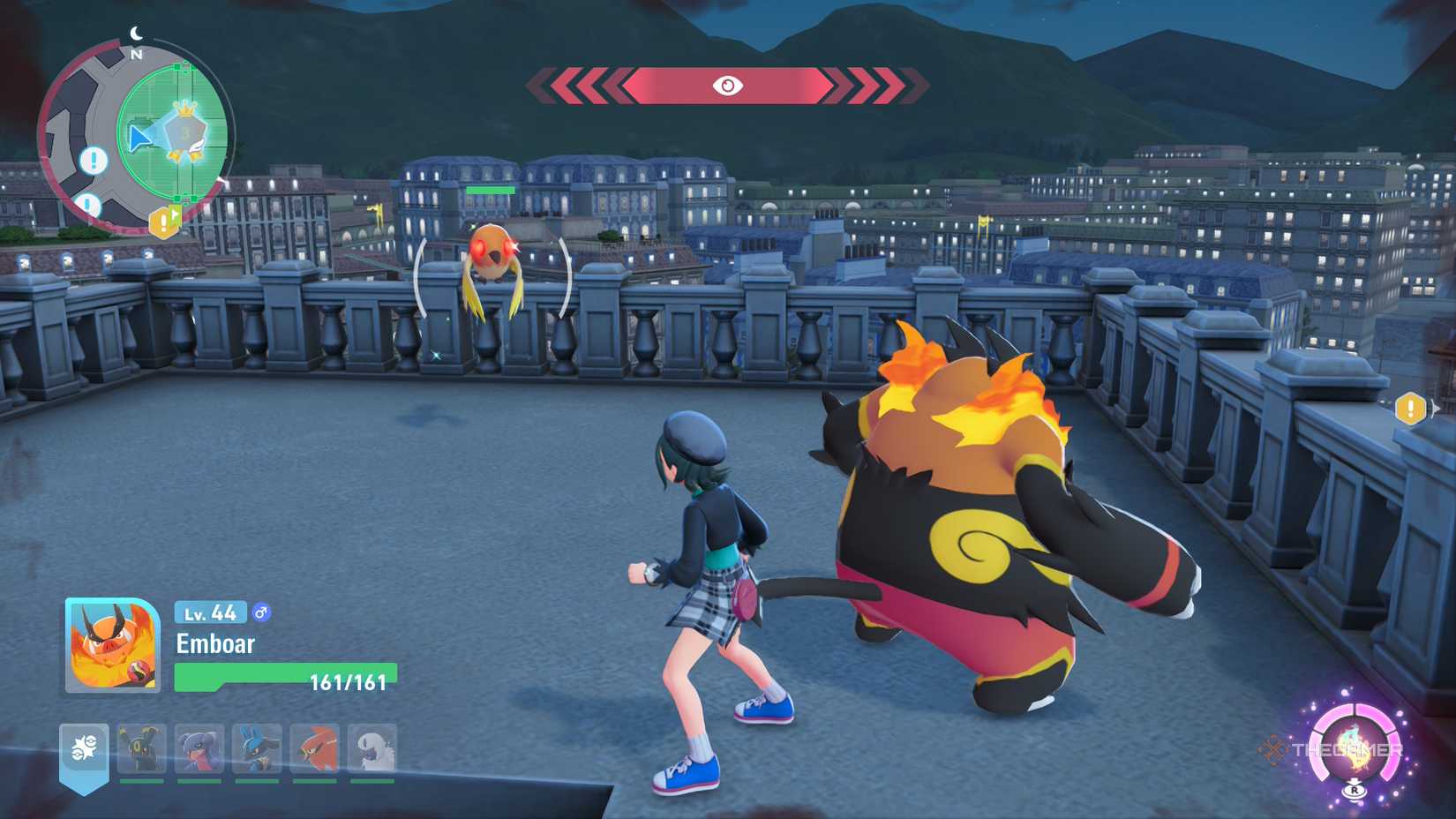
Task: Choose Umbreon in the party bar
Action: click(x=142, y=749)
